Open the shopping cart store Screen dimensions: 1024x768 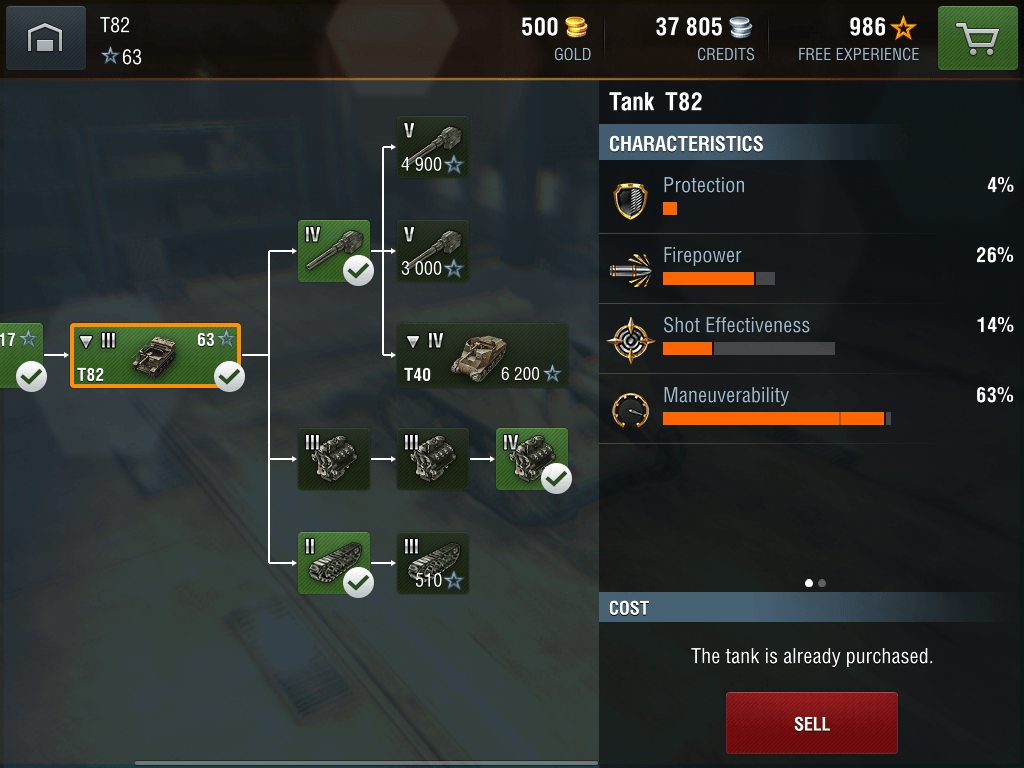coord(977,39)
